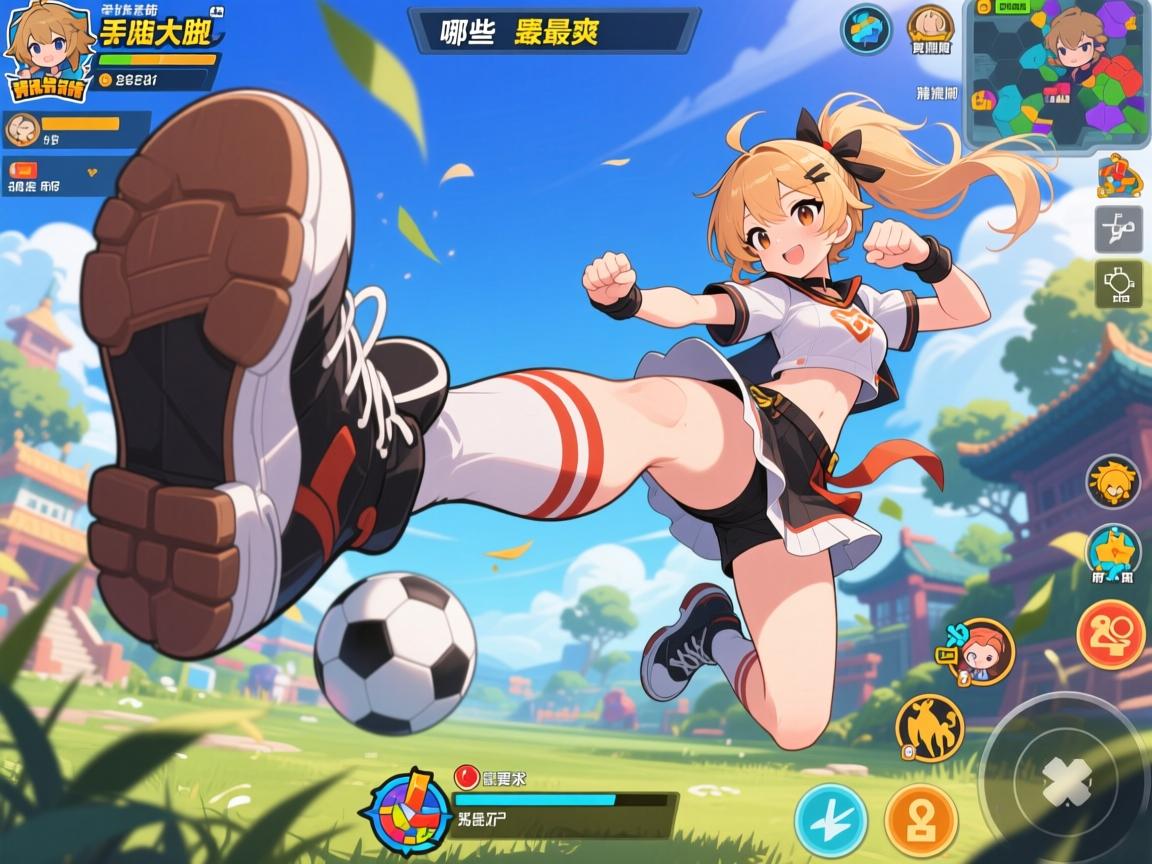The width and height of the screenshot is (1152, 864).
Task: Tap the large red-orange skill button
Action: point(1111,634)
